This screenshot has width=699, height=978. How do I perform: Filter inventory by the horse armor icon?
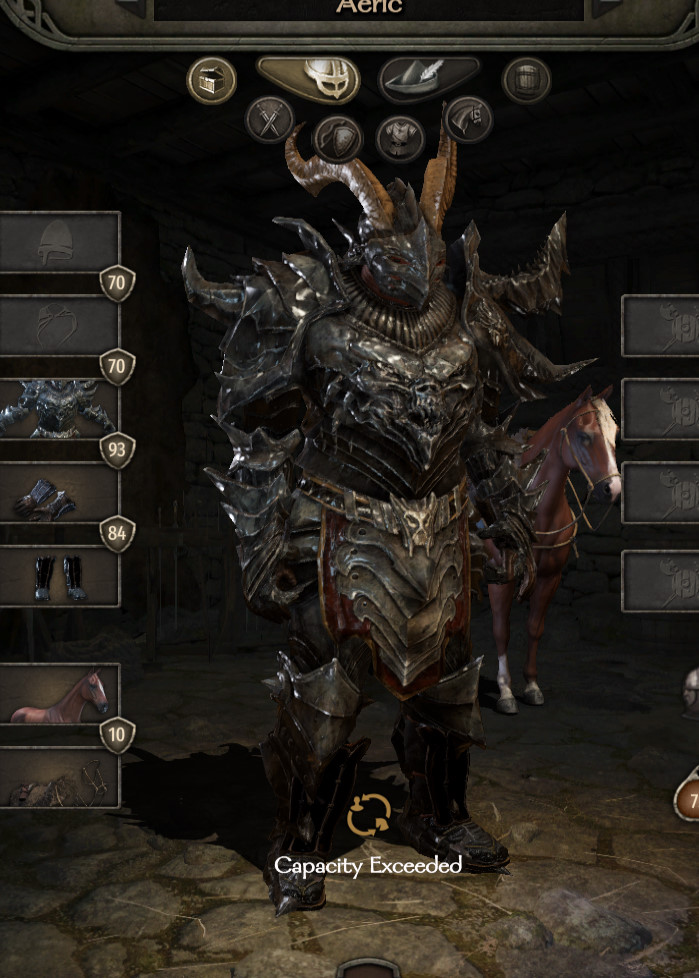467,120
